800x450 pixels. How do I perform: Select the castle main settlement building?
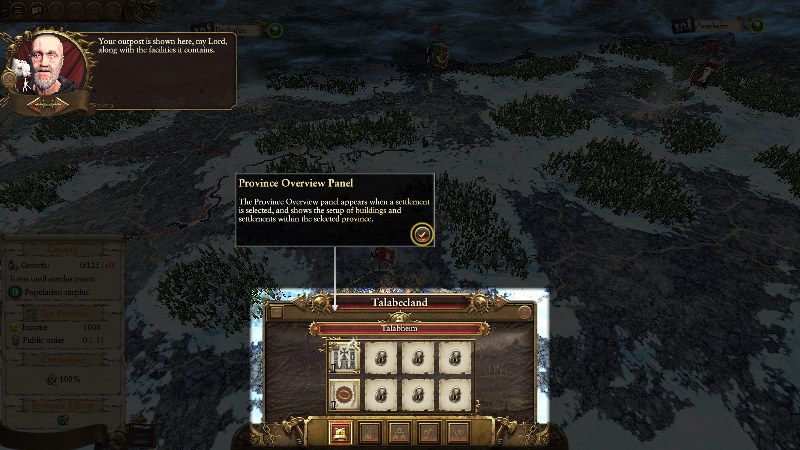(x=343, y=356)
